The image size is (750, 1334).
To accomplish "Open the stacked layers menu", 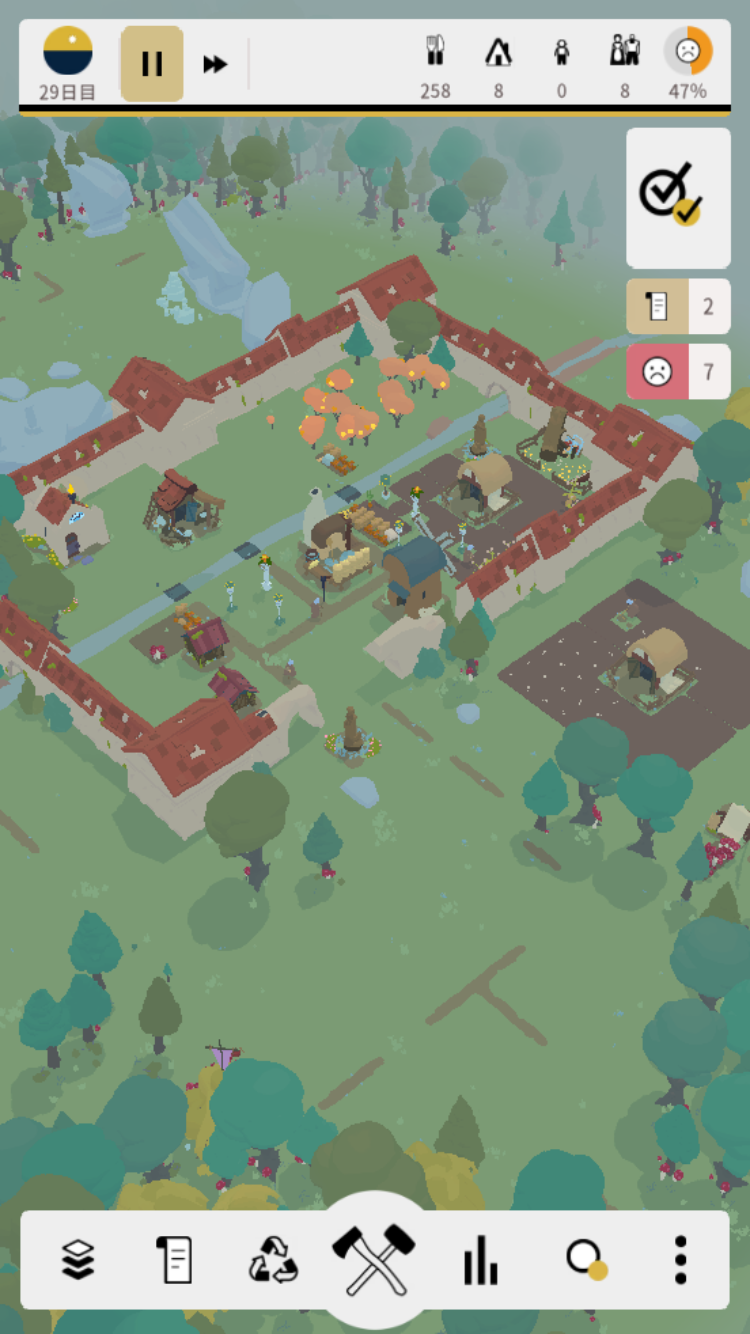I will [78, 1259].
